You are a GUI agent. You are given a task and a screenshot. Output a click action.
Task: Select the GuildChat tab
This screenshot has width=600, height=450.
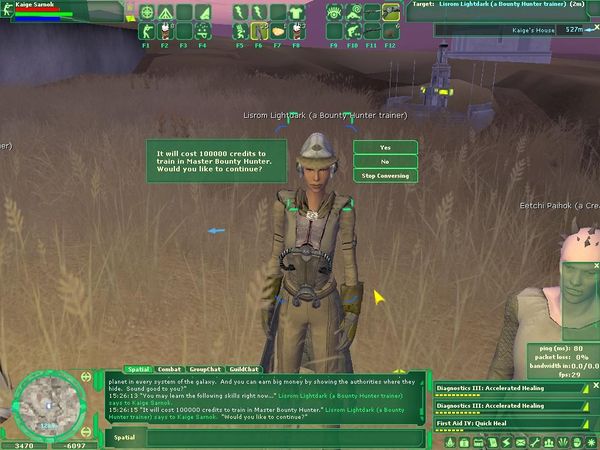pyautogui.click(x=244, y=369)
